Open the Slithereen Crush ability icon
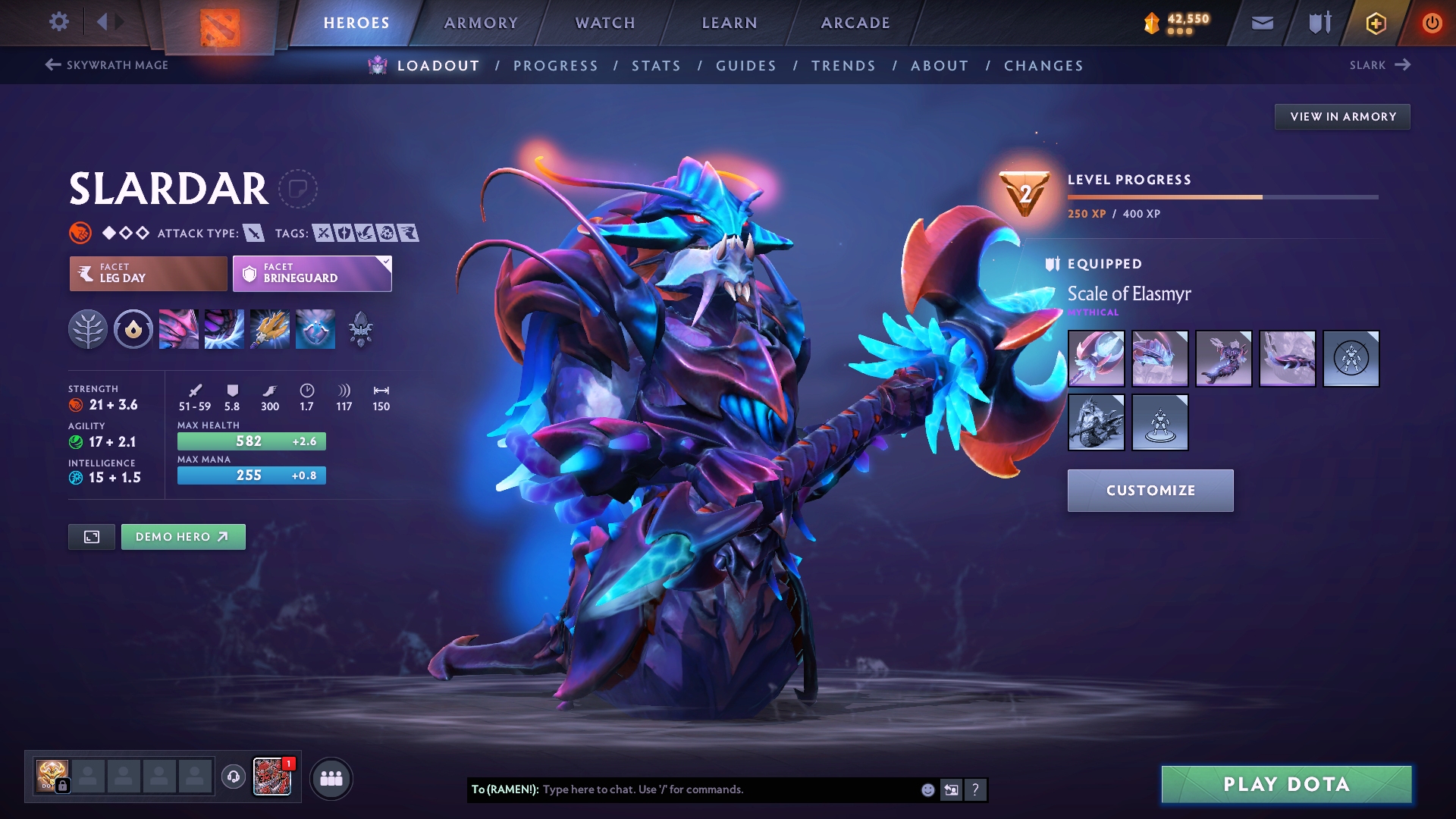This screenshot has height=819, width=1456. [x=224, y=329]
